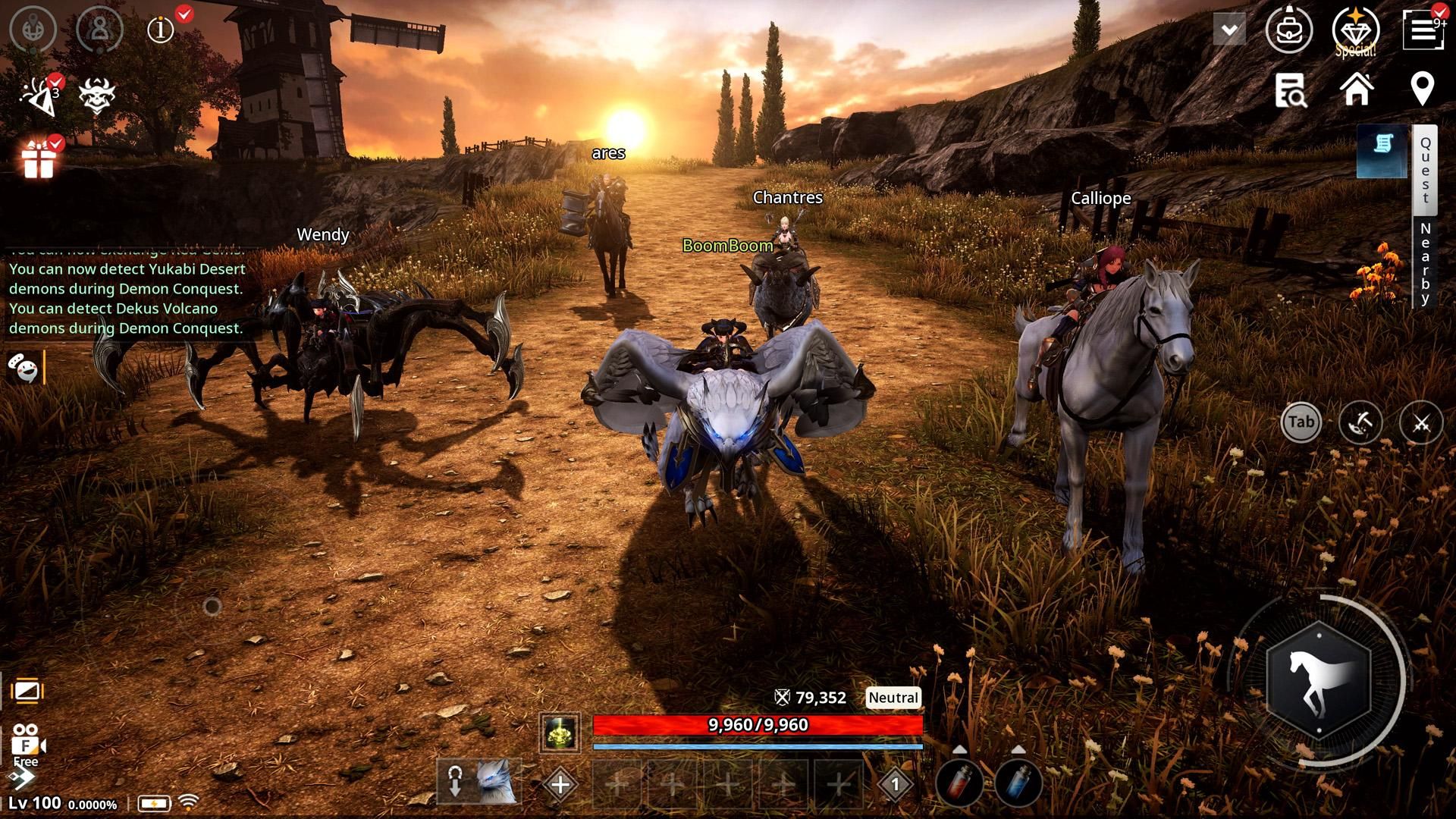Use the blue mana potion
This screenshot has width=1456, height=819.
tap(1018, 784)
